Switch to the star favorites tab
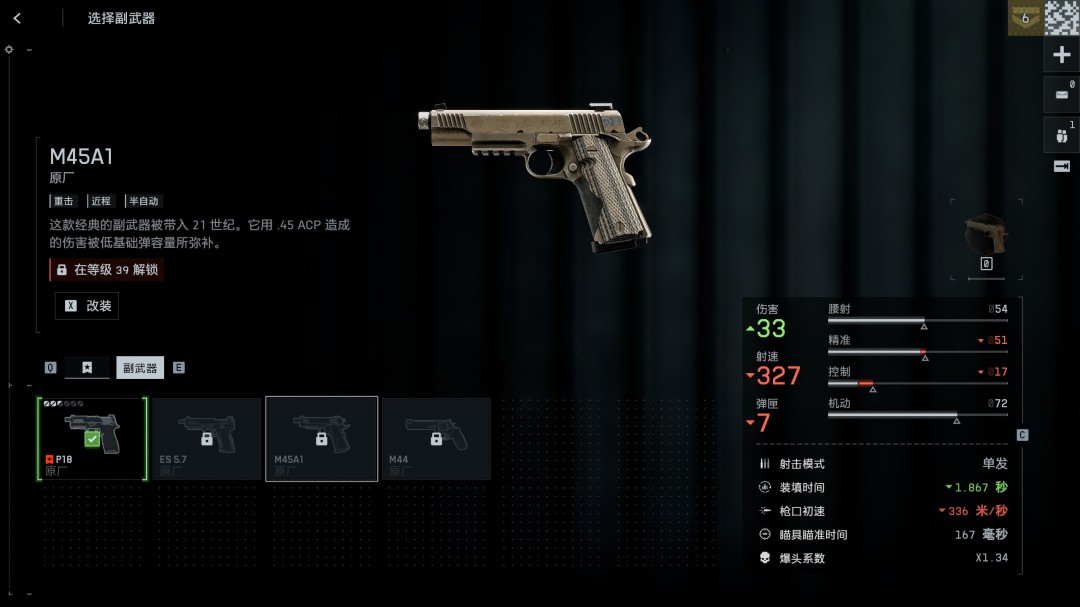Screen dimensions: 1080x607 pos(87,367)
